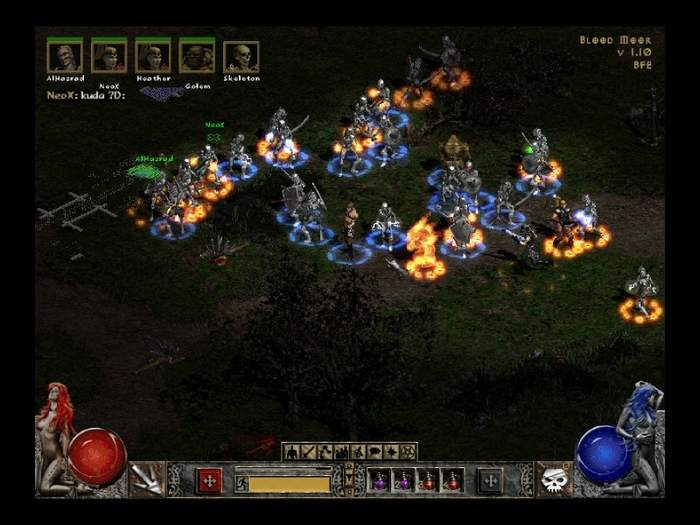The width and height of the screenshot is (700, 525).
Task: Click the red new stats button
Action: 209,481
